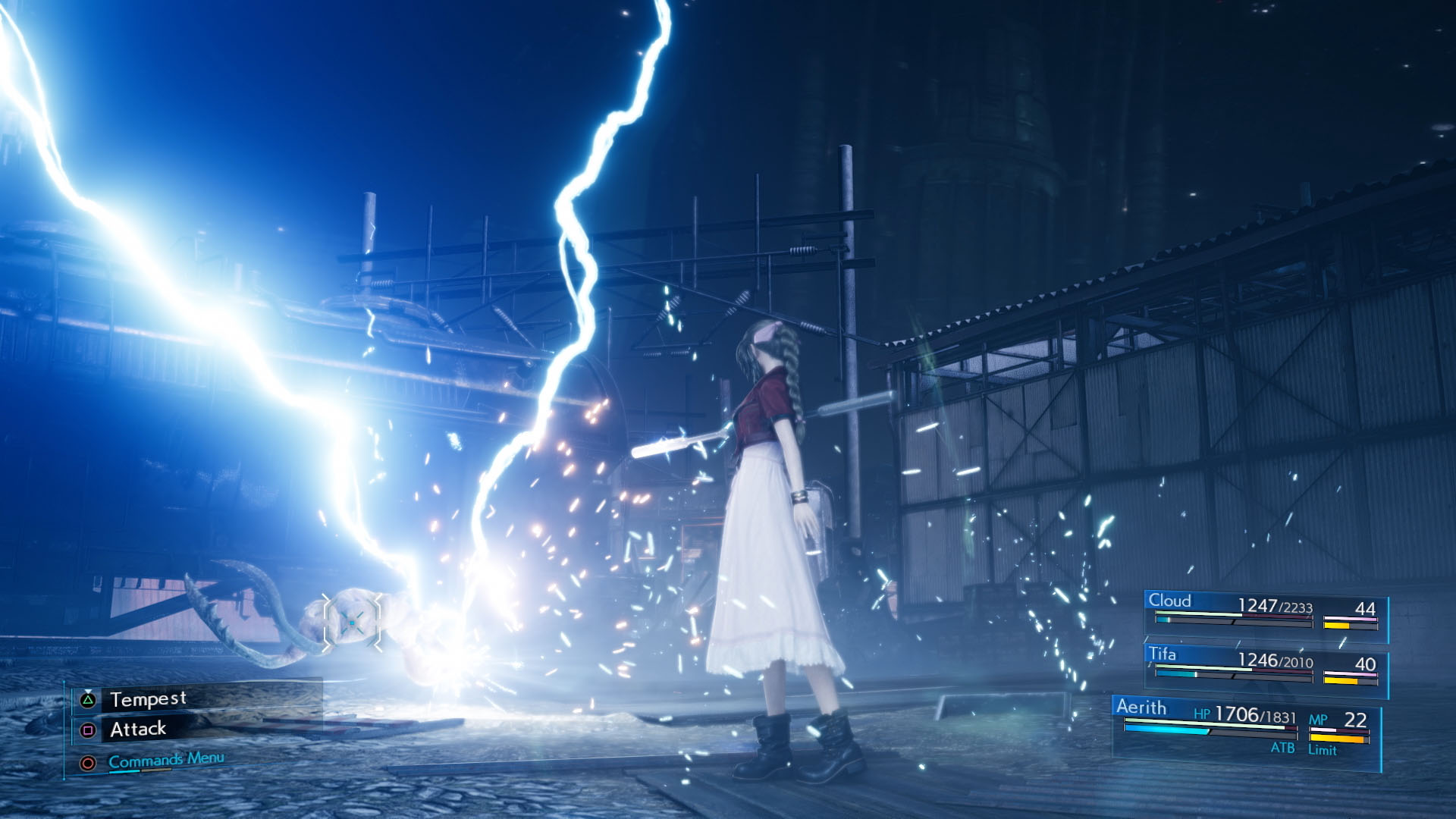1456x819 pixels.
Task: Click the Commands Menu link text
Action: pos(167,759)
